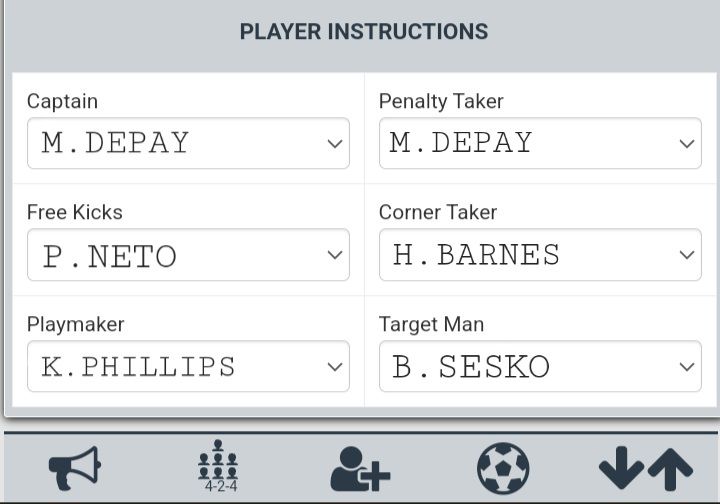Change the Penalty Taker selection
720x504 pixels.
pyautogui.click(x=540, y=143)
